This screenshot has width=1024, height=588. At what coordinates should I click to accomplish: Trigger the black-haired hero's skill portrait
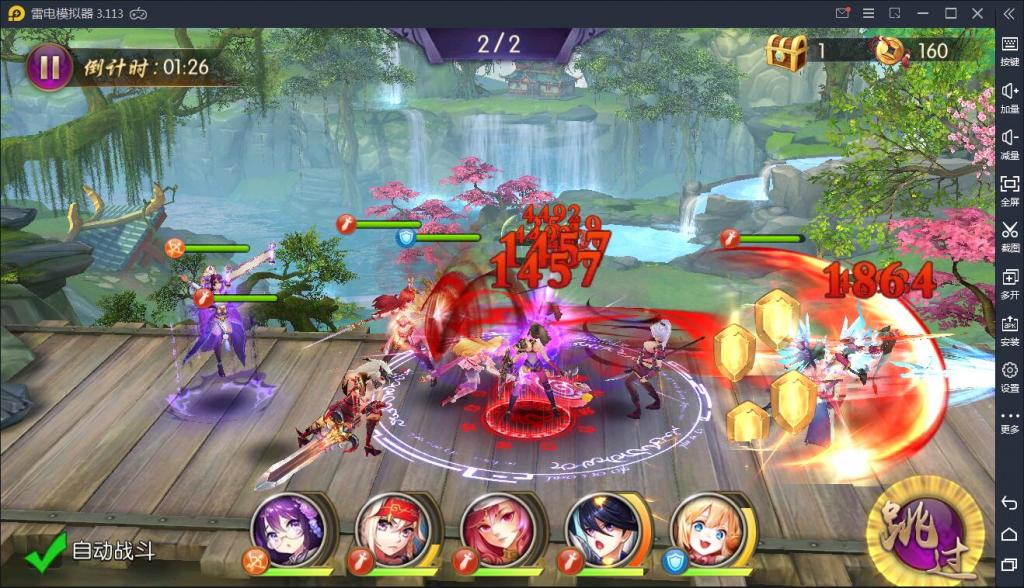(602, 529)
